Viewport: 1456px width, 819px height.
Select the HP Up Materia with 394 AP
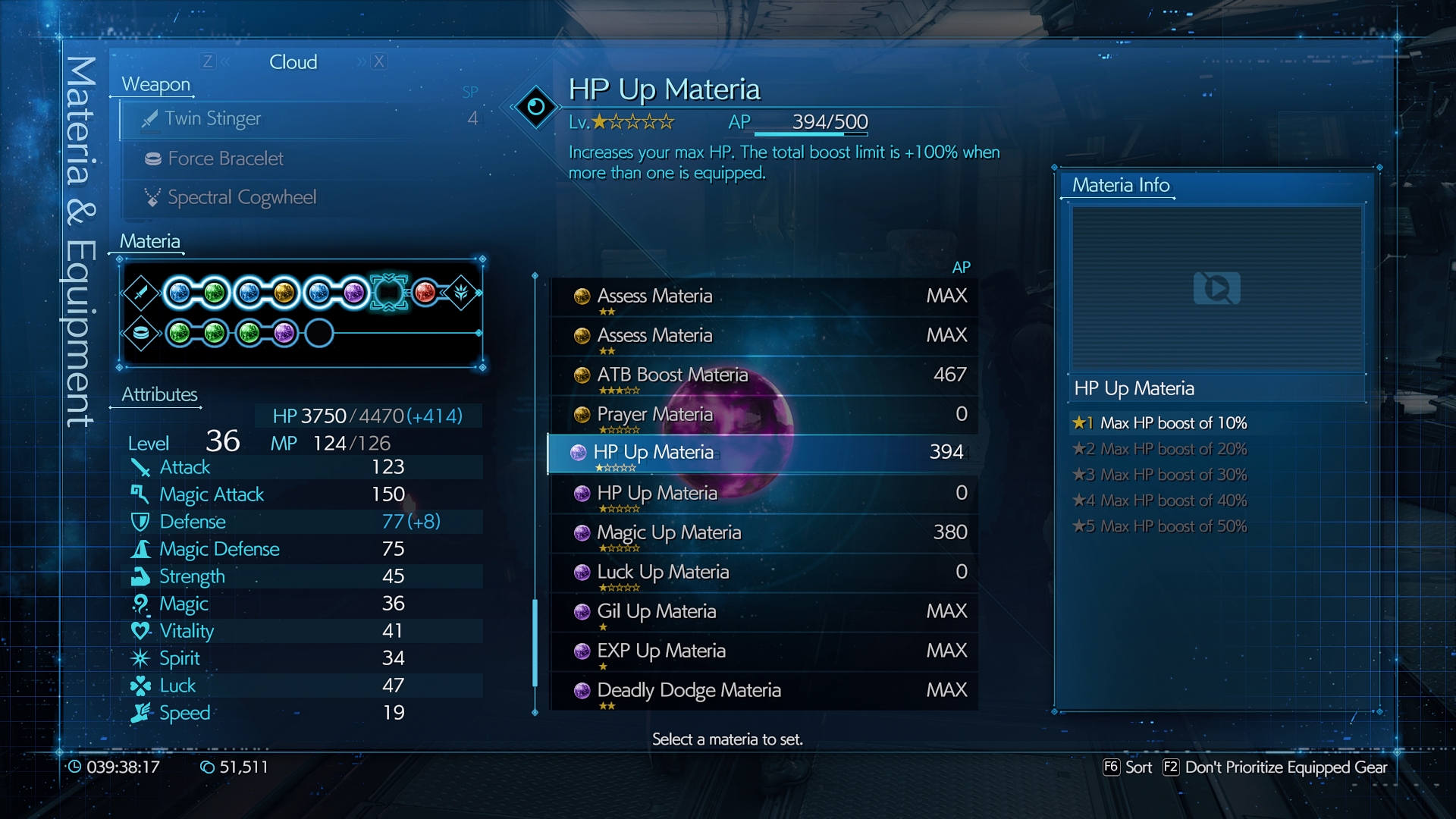click(x=762, y=453)
